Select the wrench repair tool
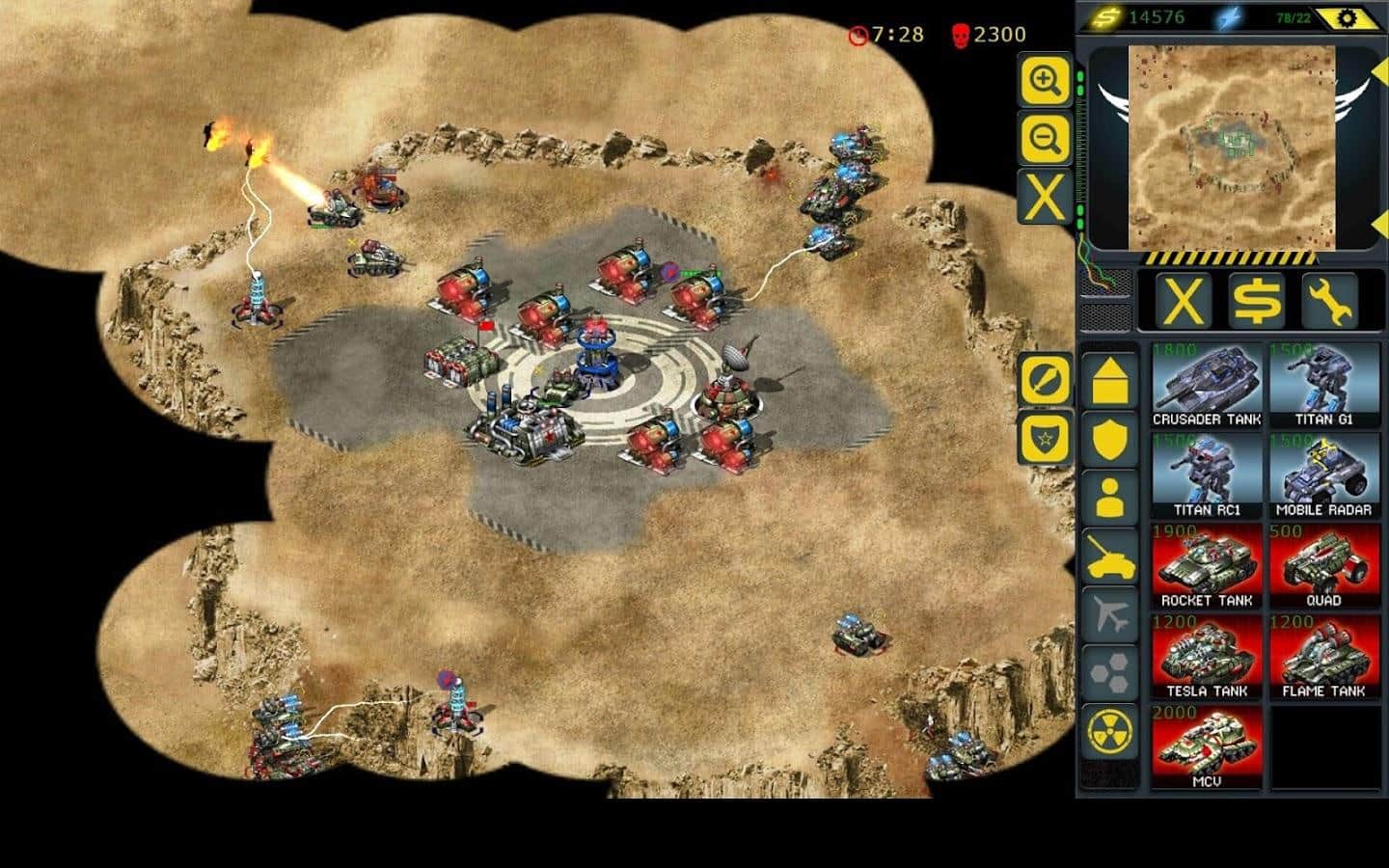The height and width of the screenshot is (868, 1389). click(x=1329, y=301)
